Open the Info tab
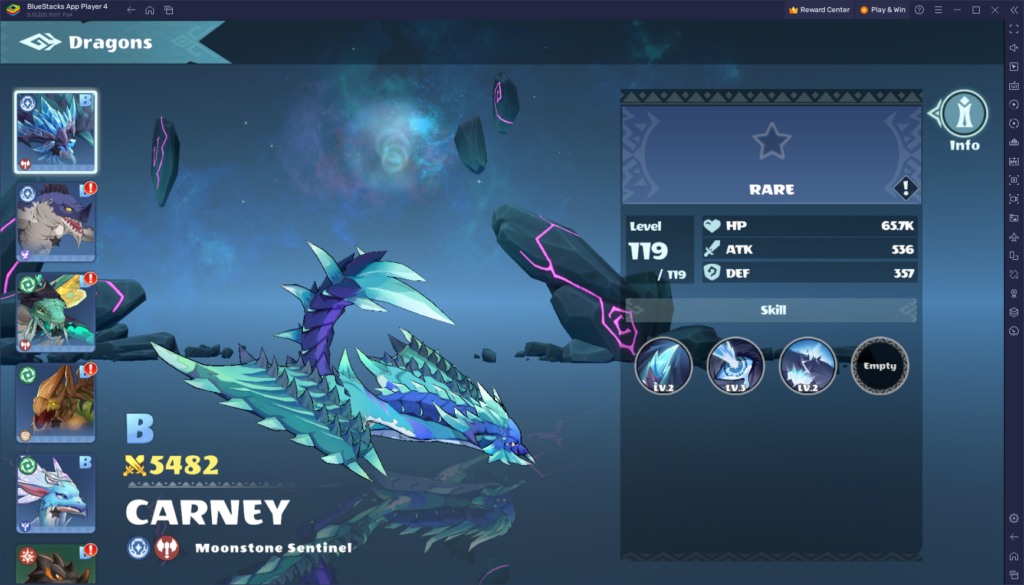 (x=964, y=118)
